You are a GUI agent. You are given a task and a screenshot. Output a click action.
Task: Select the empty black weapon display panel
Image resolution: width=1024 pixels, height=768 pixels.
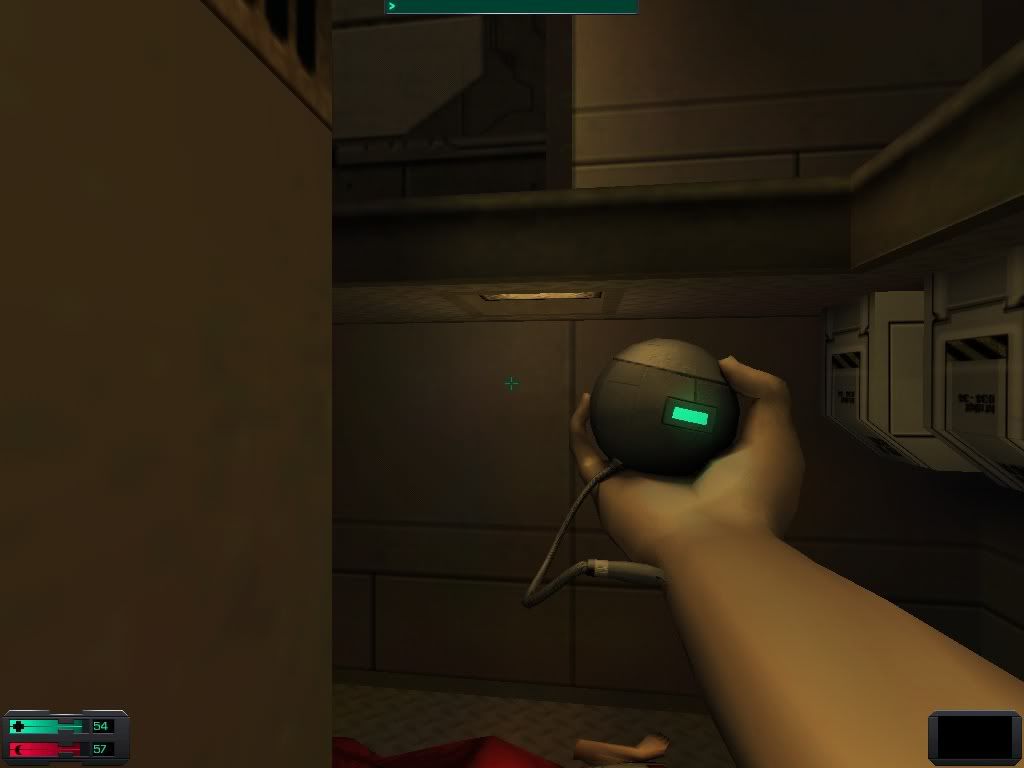974,737
